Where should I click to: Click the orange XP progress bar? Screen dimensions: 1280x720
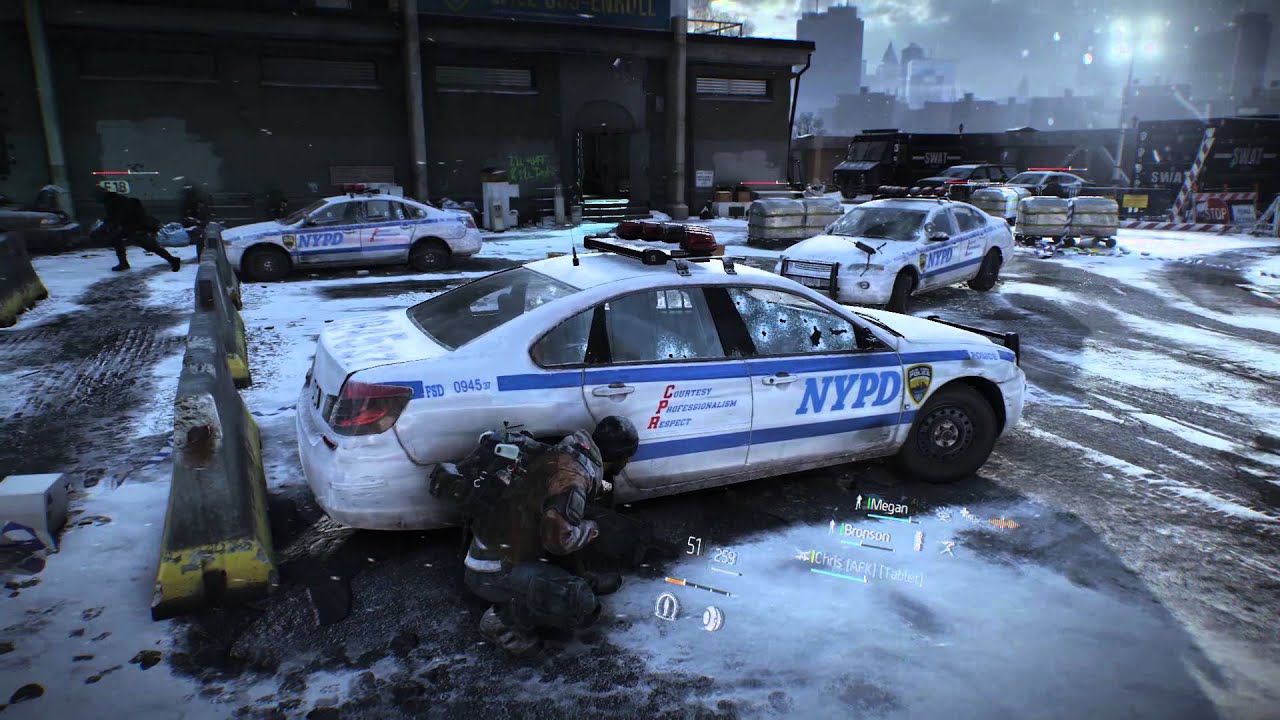[x=676, y=581]
